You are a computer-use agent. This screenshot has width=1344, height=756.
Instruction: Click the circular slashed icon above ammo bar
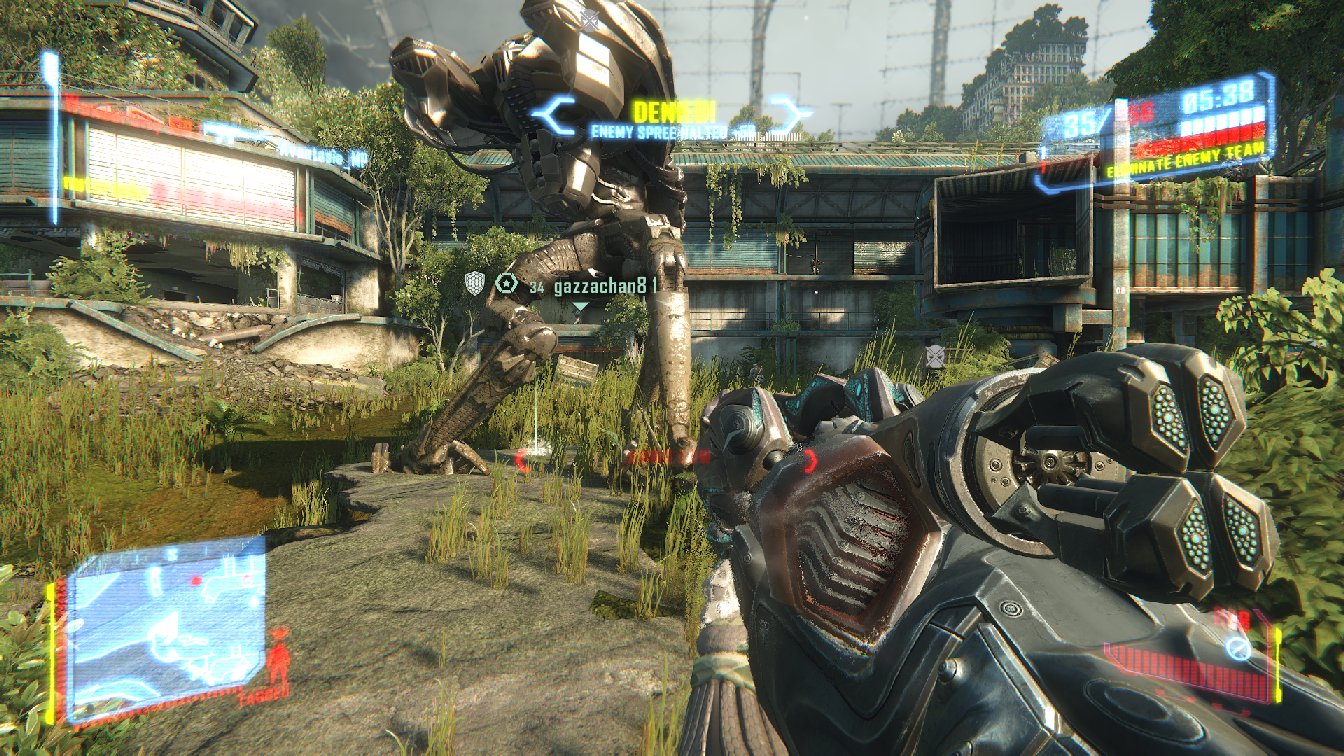click(x=1238, y=649)
